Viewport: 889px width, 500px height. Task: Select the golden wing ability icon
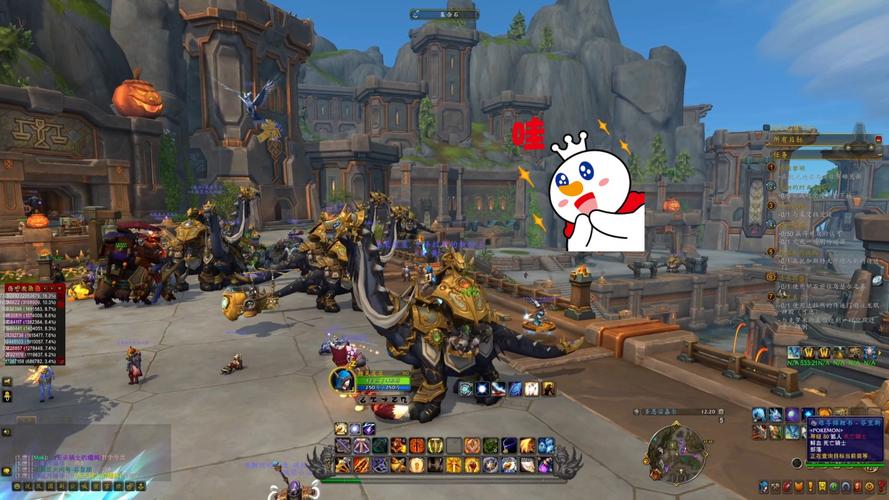pos(527,446)
